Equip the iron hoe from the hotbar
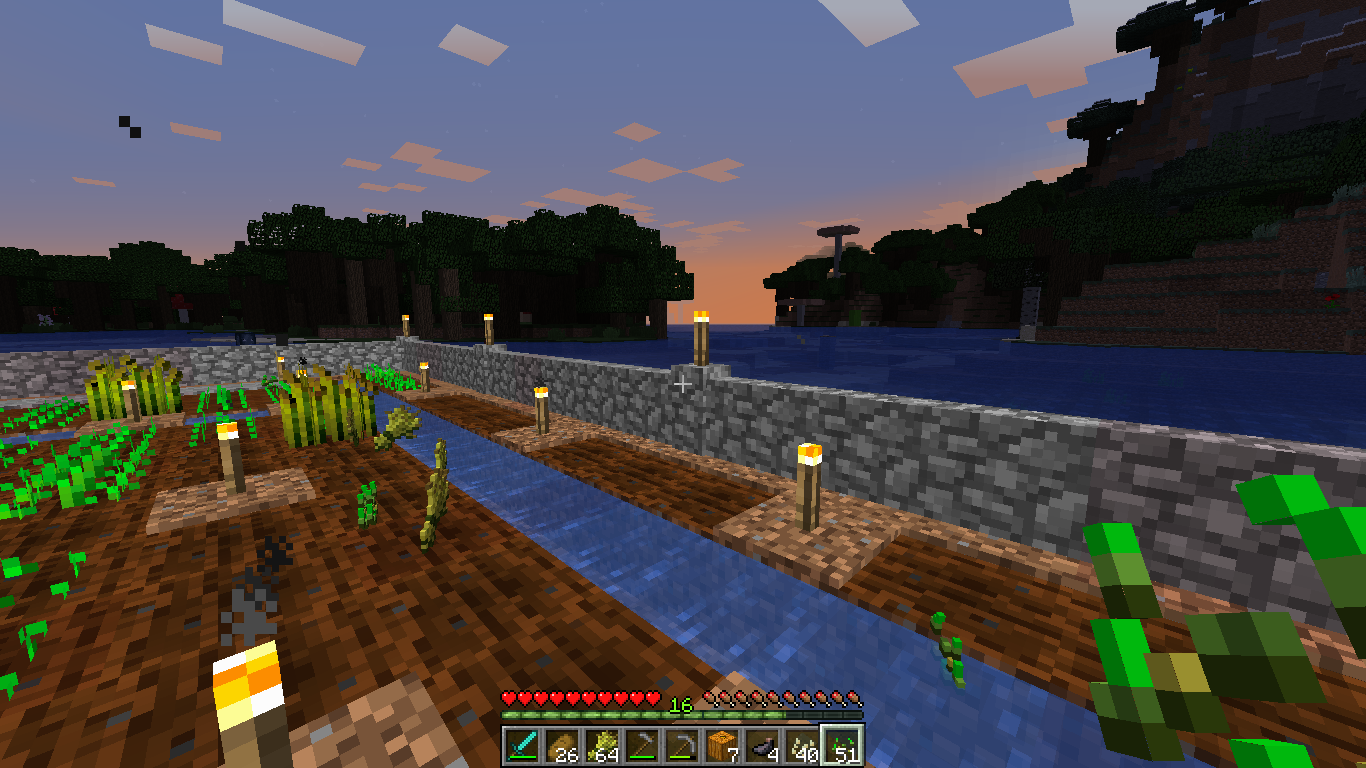Viewport: 1366px width, 768px height. [642, 746]
